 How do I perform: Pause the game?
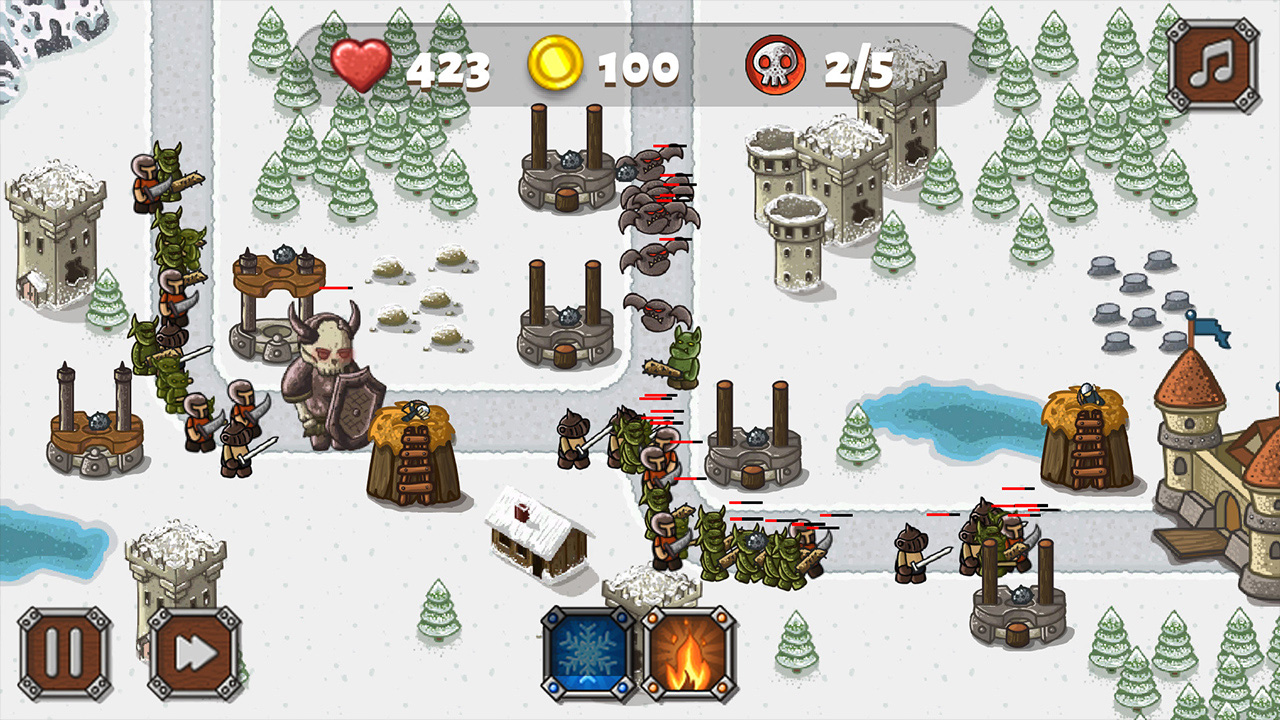click(65, 650)
